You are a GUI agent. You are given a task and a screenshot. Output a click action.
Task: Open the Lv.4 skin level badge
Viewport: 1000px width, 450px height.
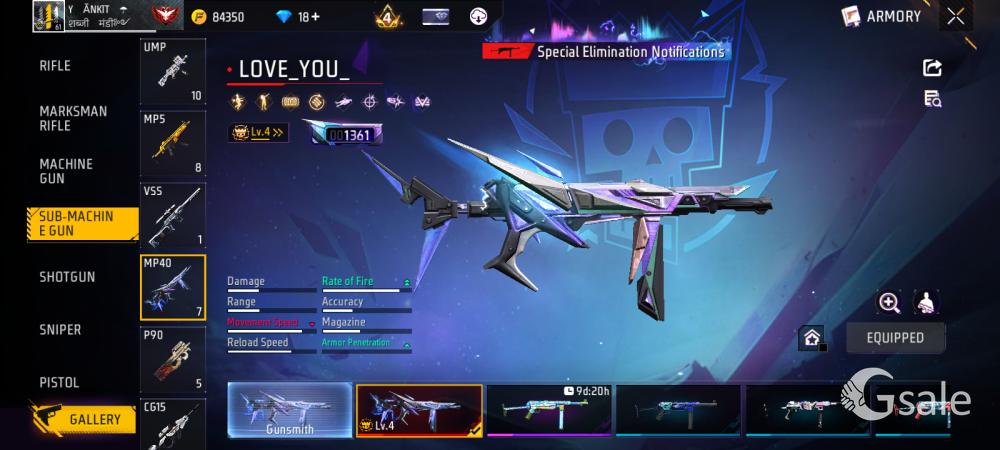tap(258, 132)
